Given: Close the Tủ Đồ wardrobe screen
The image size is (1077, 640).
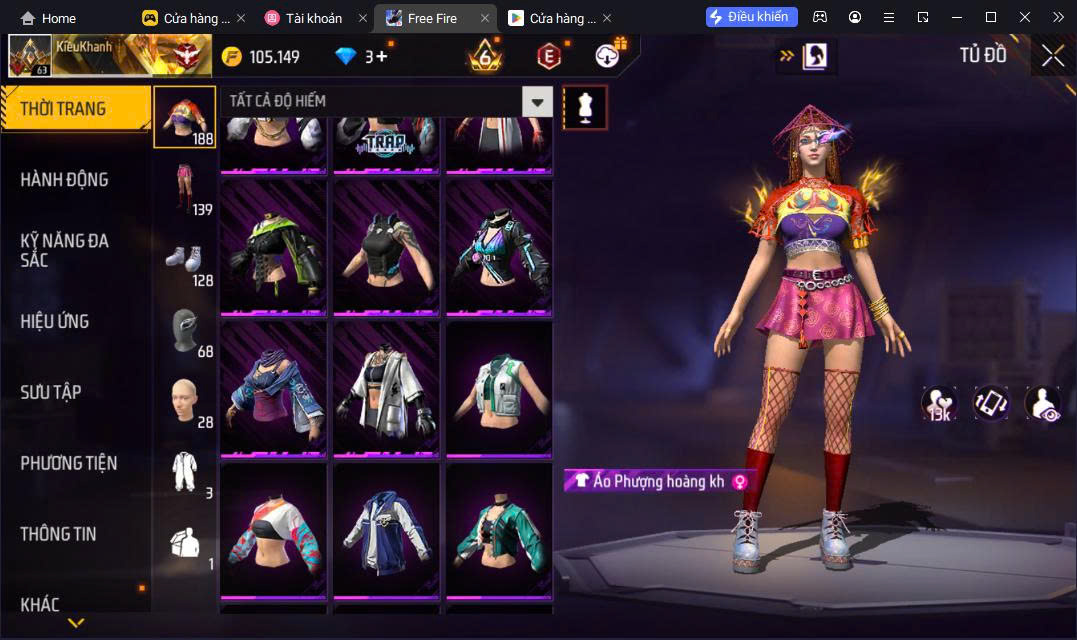Looking at the screenshot, I should point(1052,56).
